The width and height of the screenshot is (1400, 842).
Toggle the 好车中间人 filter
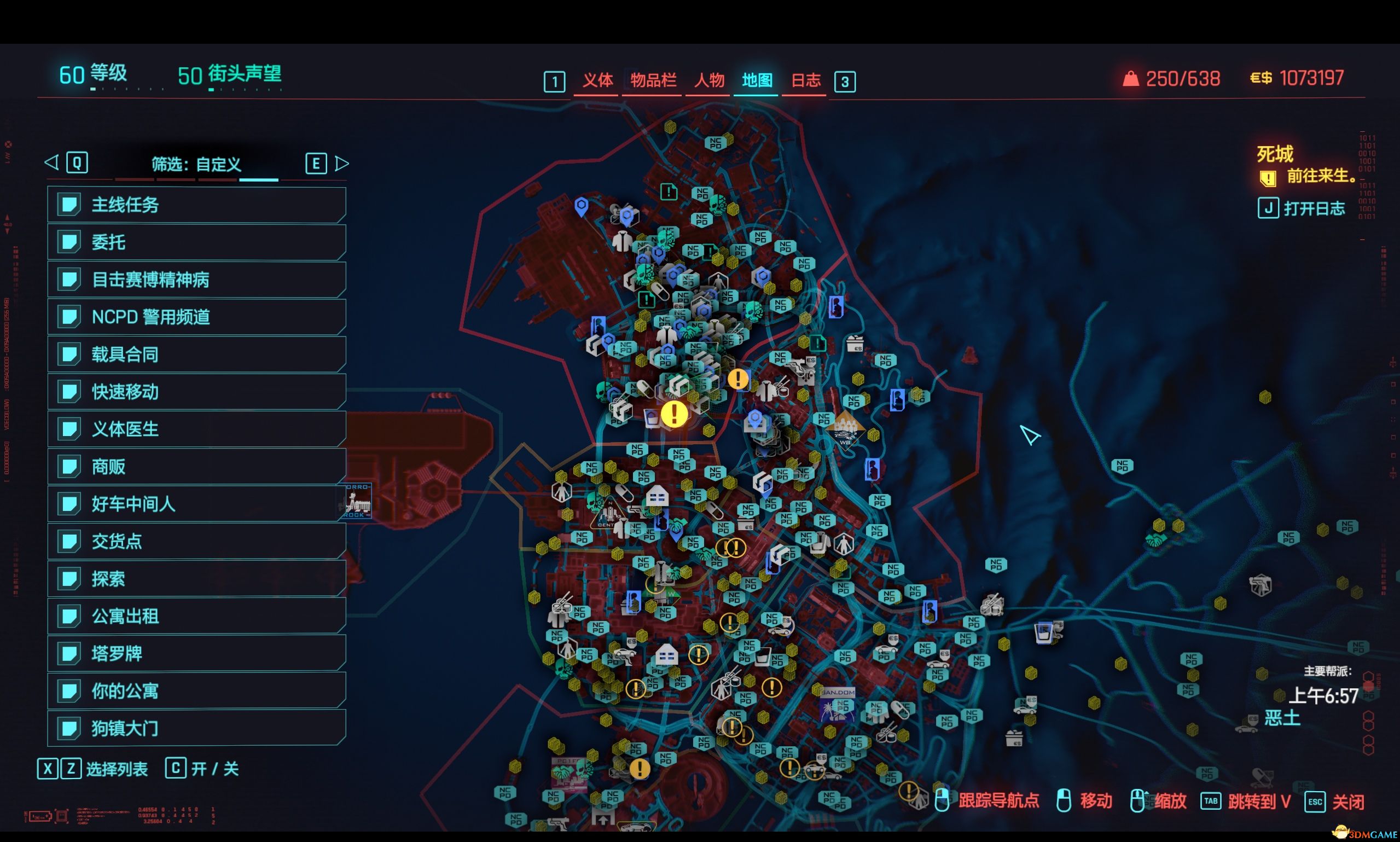click(196, 504)
